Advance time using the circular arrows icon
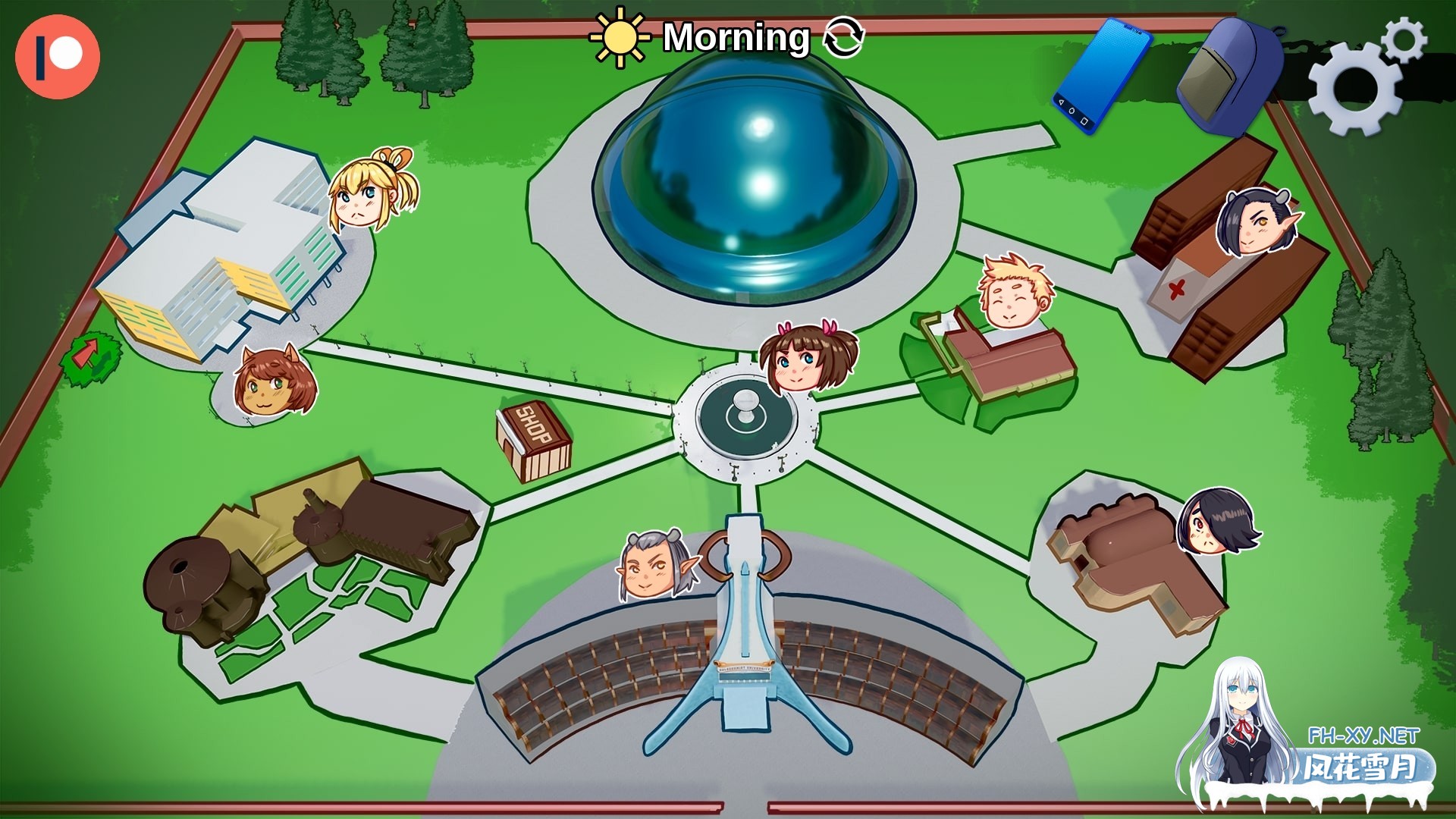 tap(846, 38)
